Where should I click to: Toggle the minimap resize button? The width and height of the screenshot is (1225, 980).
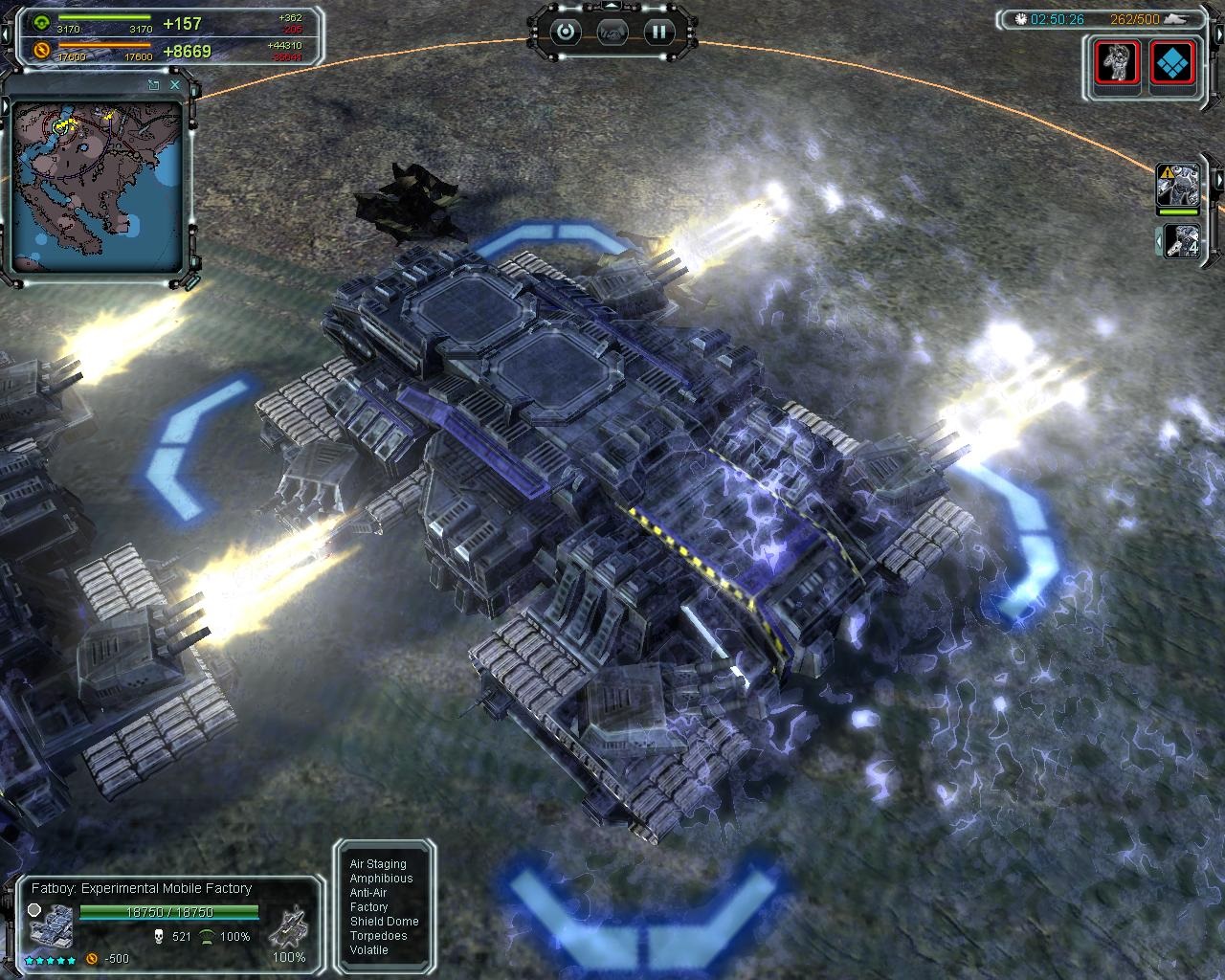(153, 85)
